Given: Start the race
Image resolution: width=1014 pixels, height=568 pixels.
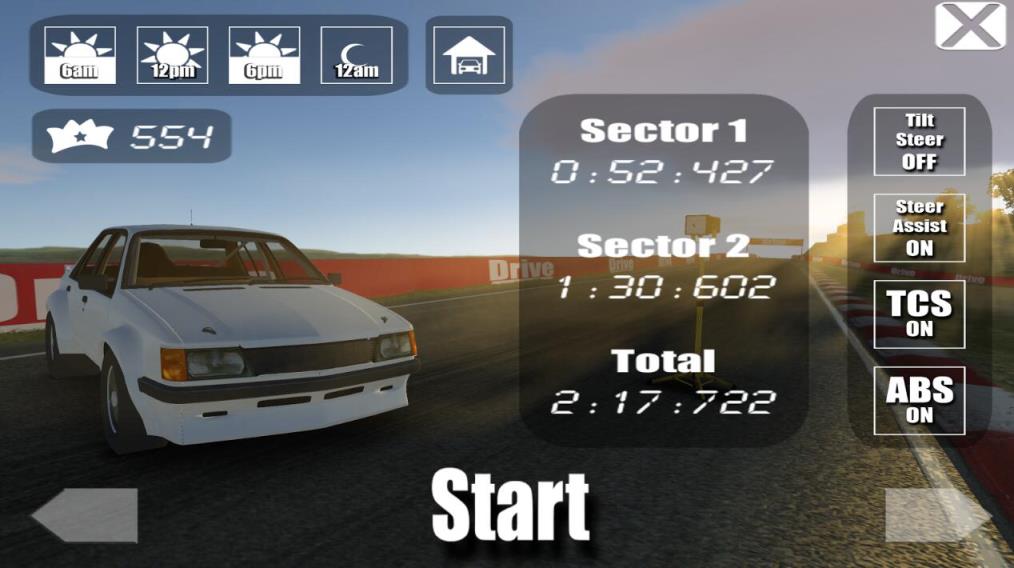Looking at the screenshot, I should (510, 506).
